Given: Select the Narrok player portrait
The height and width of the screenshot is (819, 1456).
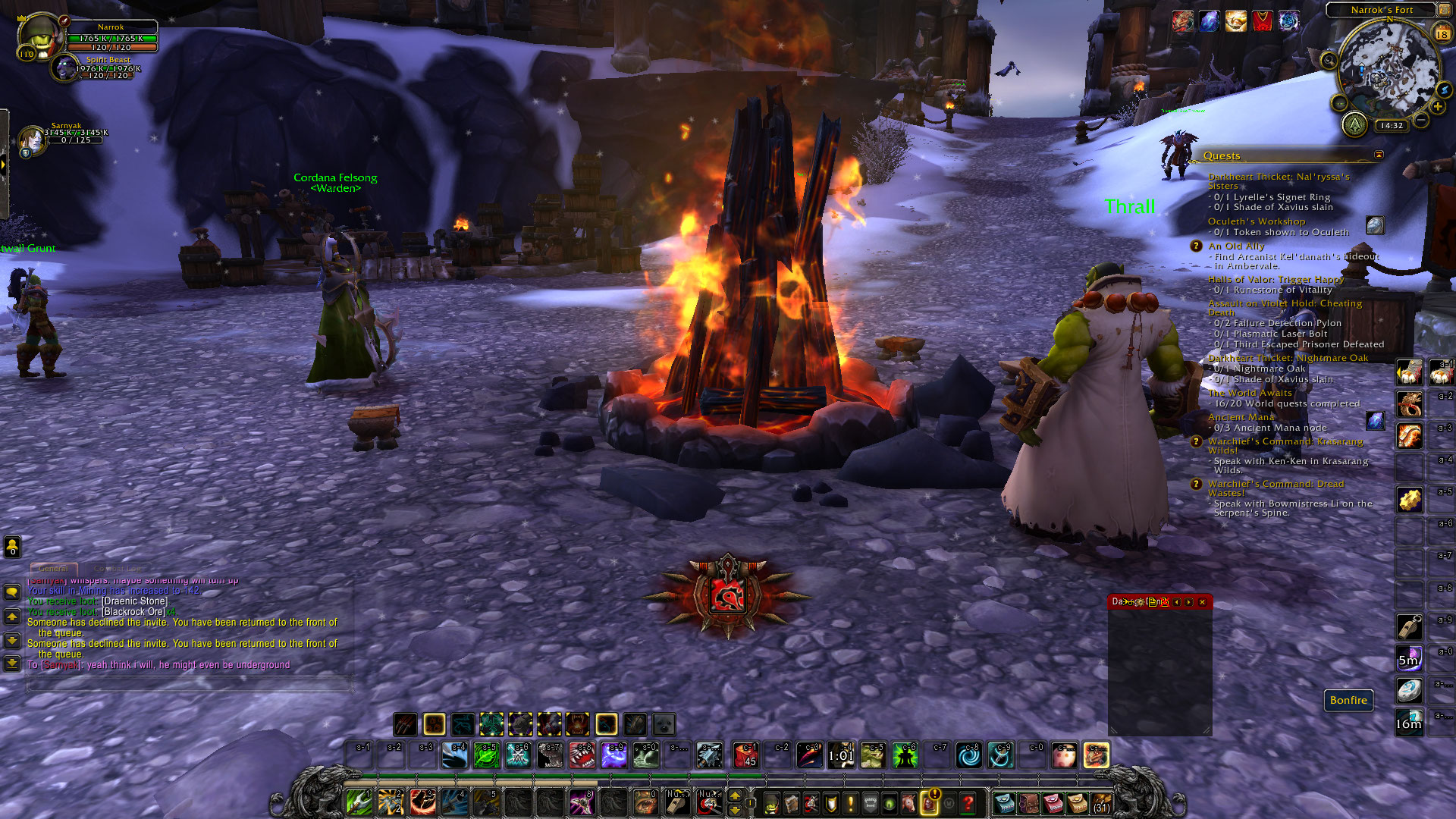Looking at the screenshot, I should [39, 35].
